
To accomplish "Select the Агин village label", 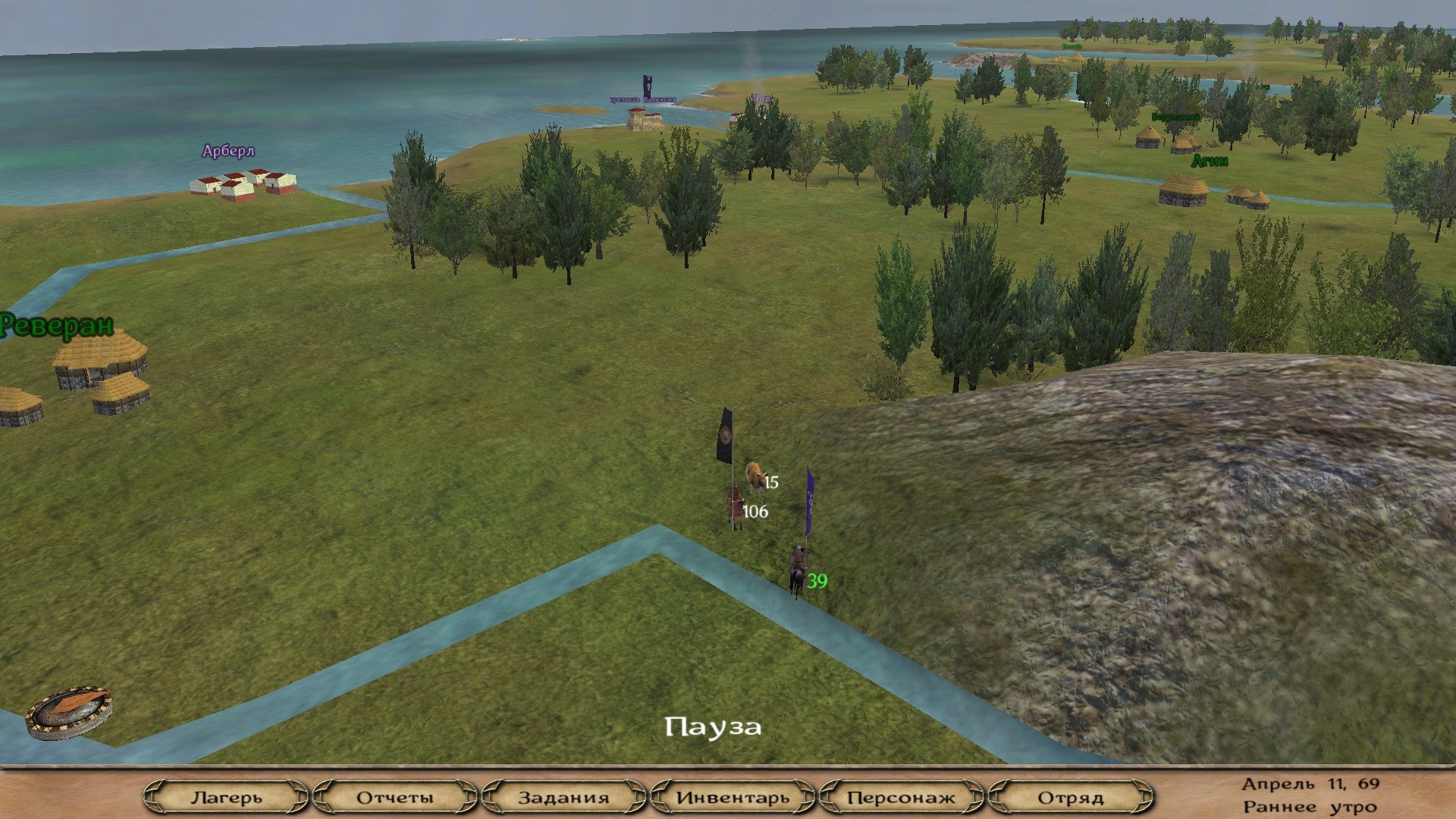I will pyautogui.click(x=1210, y=161).
